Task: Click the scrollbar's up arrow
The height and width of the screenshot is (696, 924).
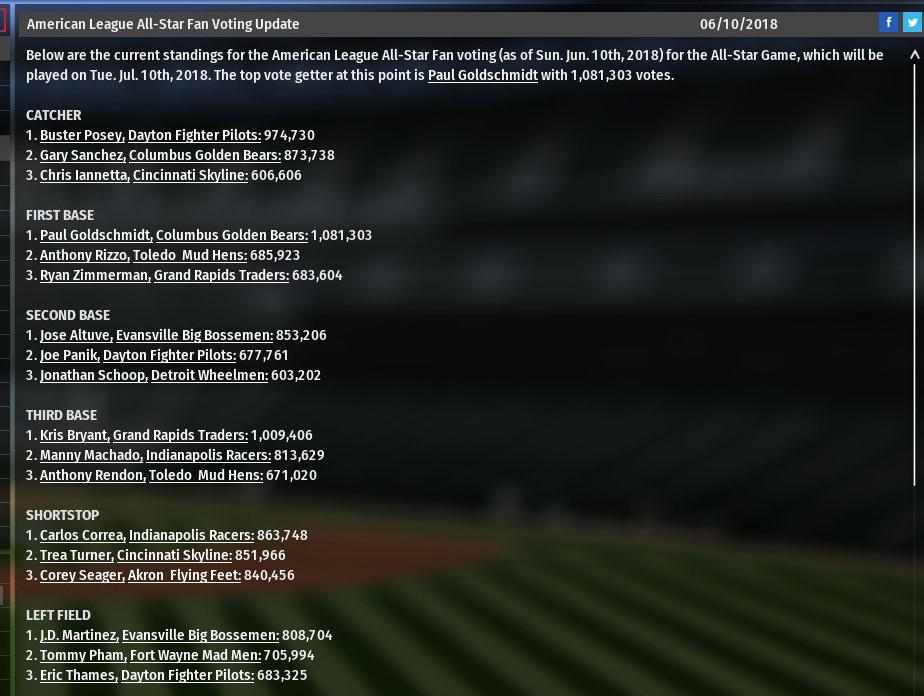Action: [914, 56]
